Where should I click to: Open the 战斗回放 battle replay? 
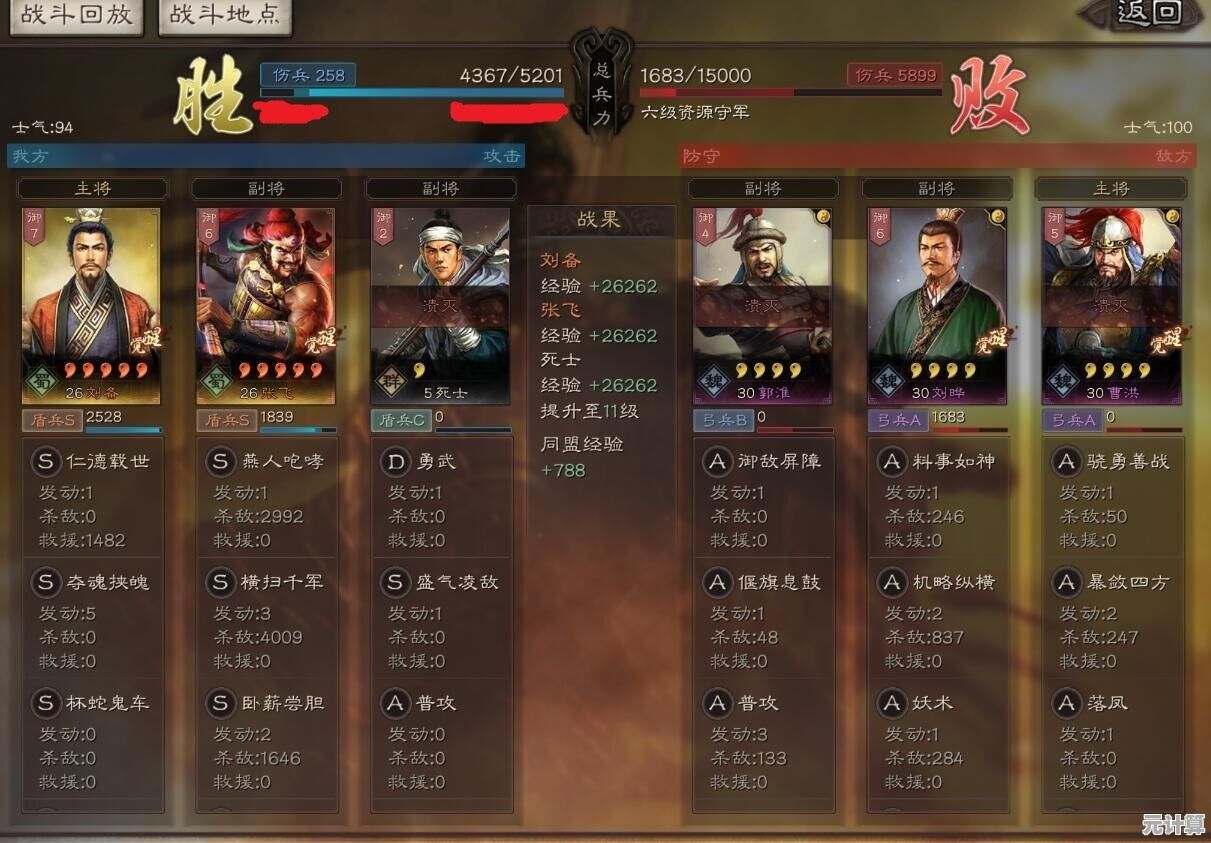coord(76,16)
